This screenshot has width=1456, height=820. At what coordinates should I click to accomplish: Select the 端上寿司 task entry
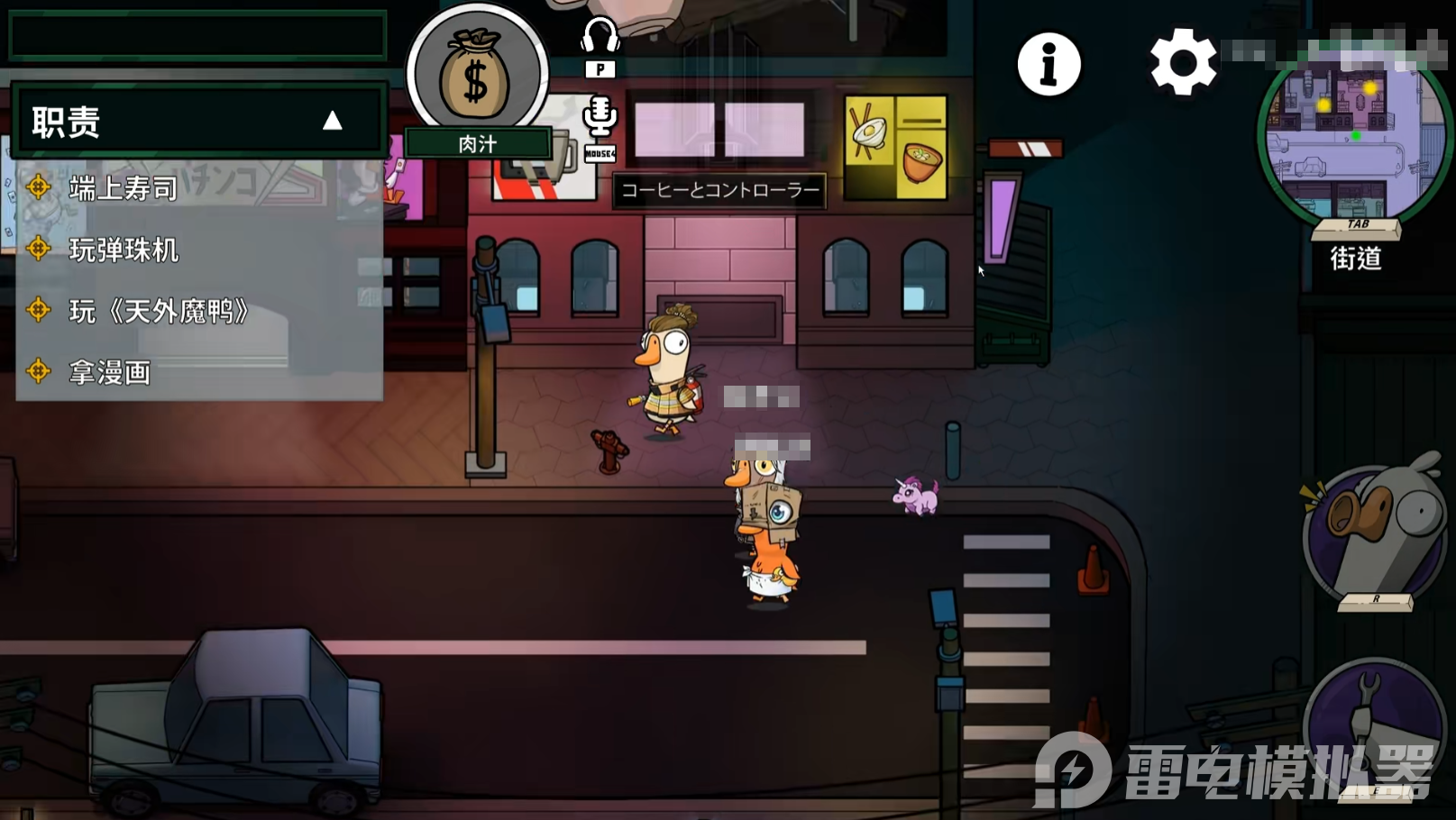coord(123,188)
